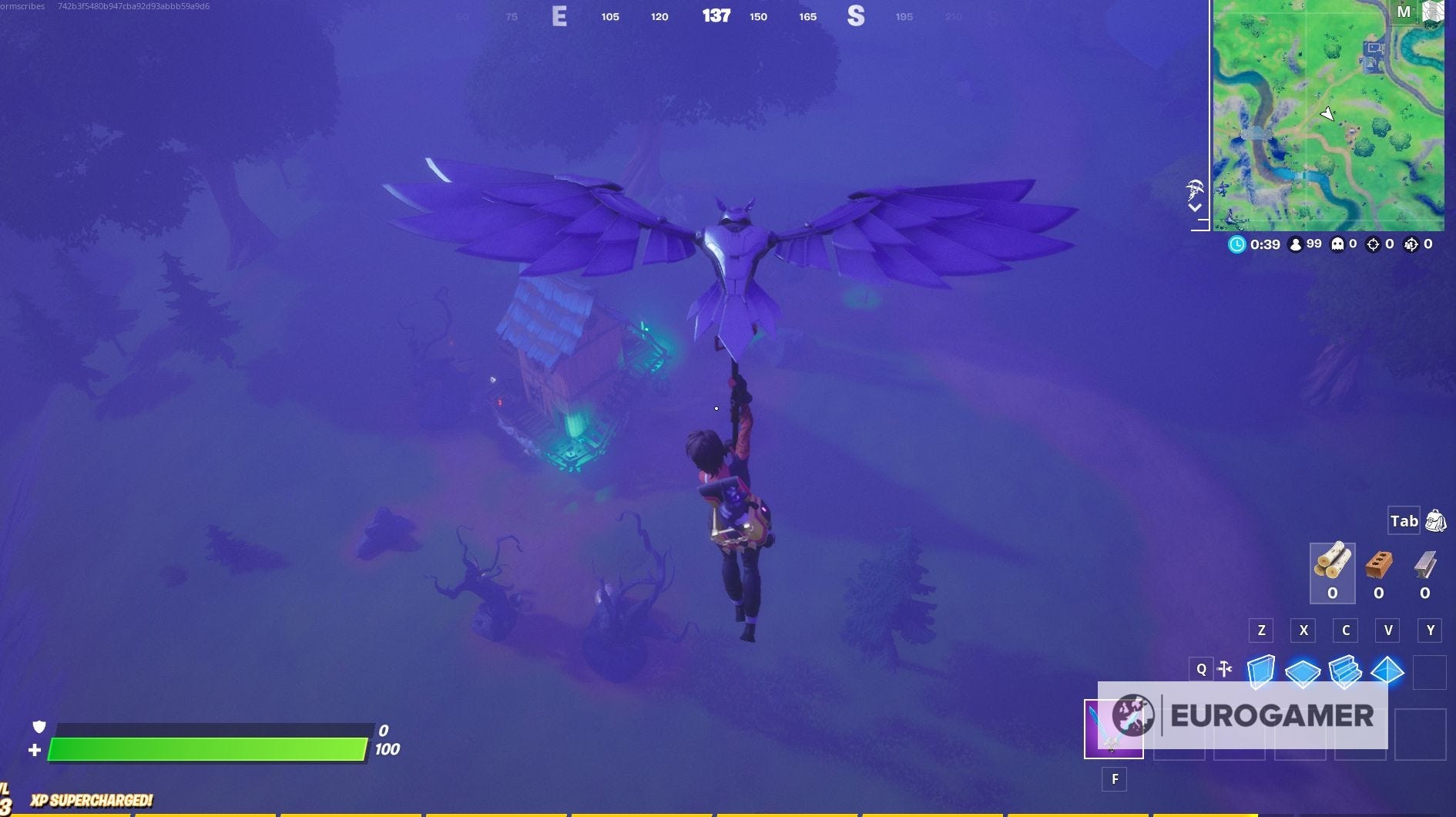This screenshot has width=1456, height=817.
Task: Toggle the eliminations ghost counter icon
Action: pos(1338,244)
